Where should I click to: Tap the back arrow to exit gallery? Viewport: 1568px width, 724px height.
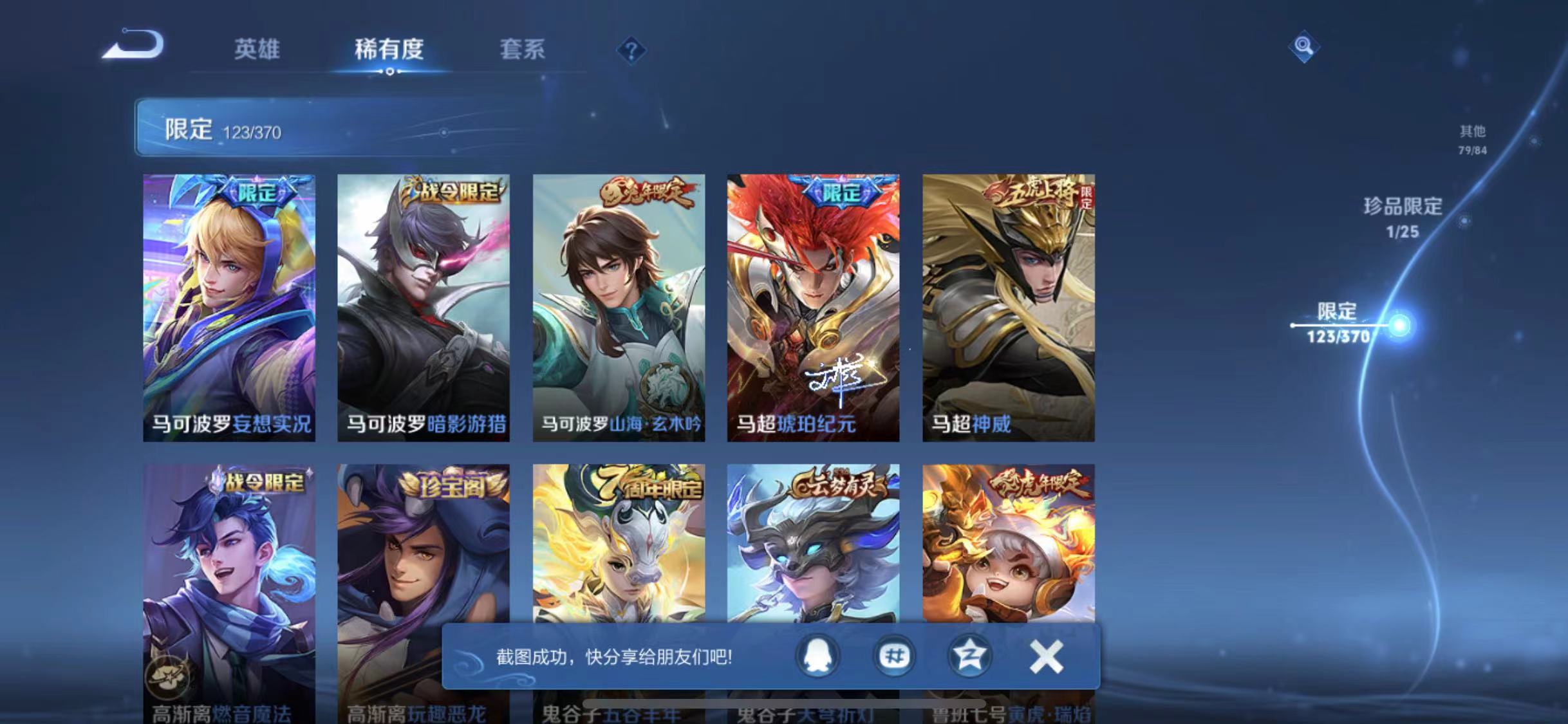(x=132, y=45)
